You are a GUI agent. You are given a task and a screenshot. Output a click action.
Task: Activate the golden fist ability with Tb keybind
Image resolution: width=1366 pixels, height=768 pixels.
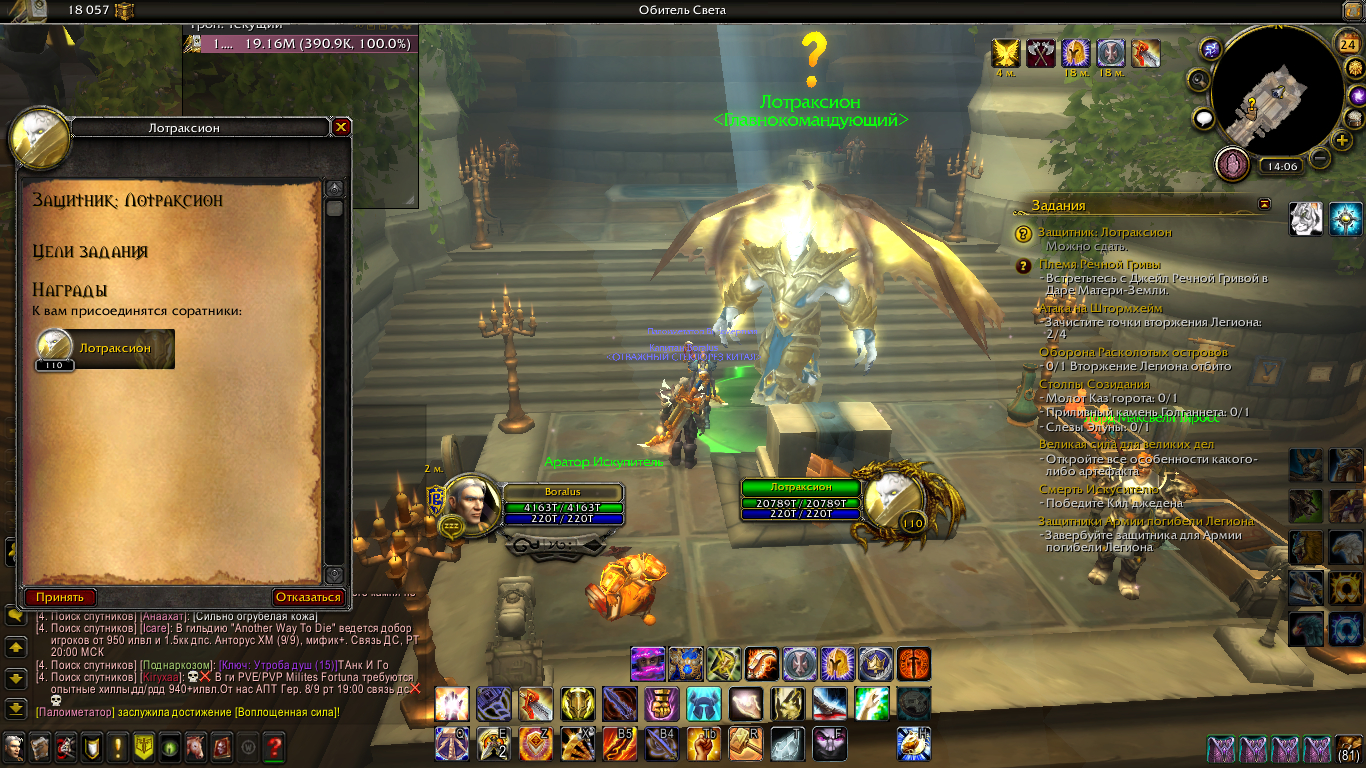(x=702, y=743)
